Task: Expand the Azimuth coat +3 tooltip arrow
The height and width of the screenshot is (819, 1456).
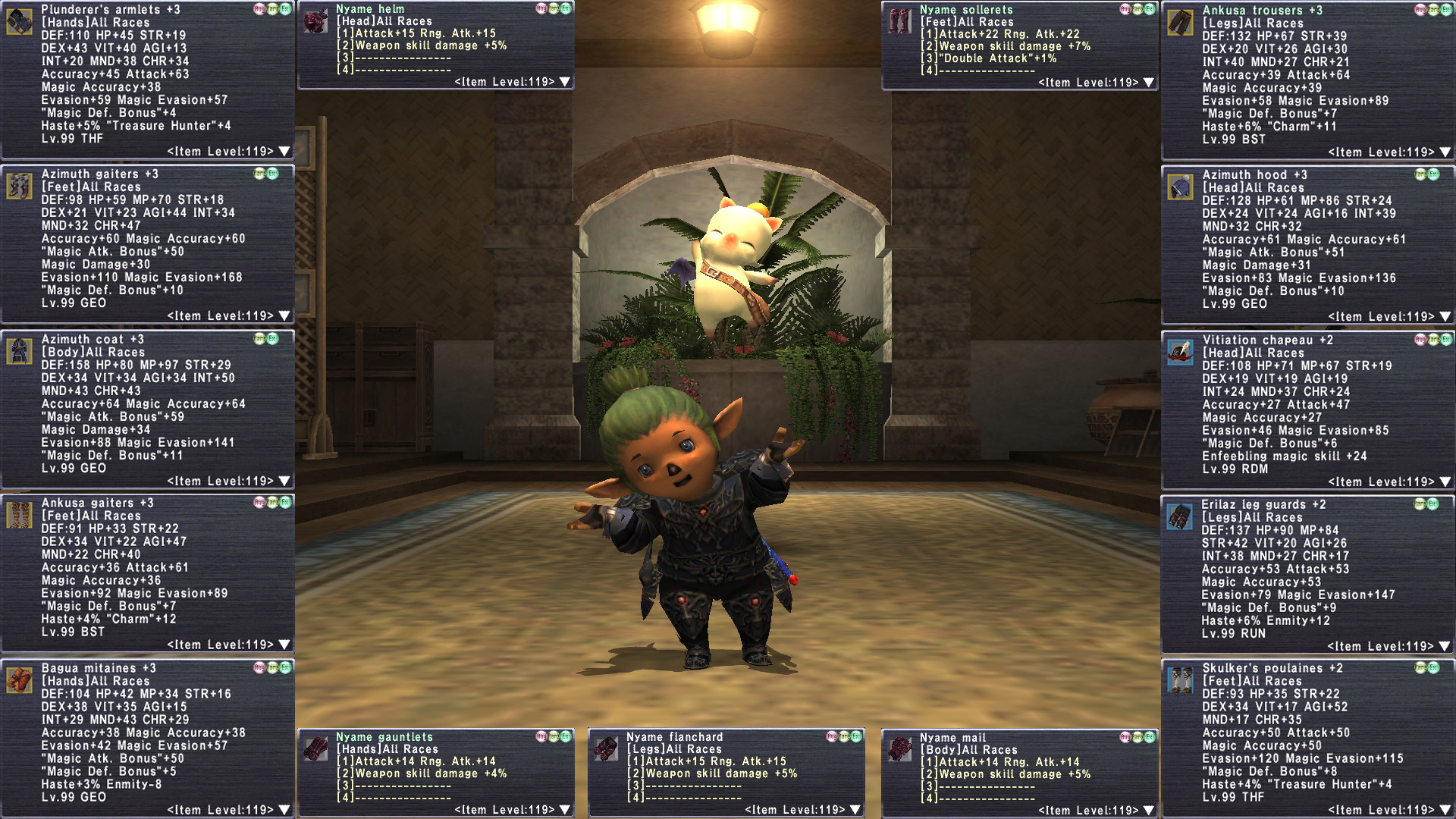Action: point(284,482)
